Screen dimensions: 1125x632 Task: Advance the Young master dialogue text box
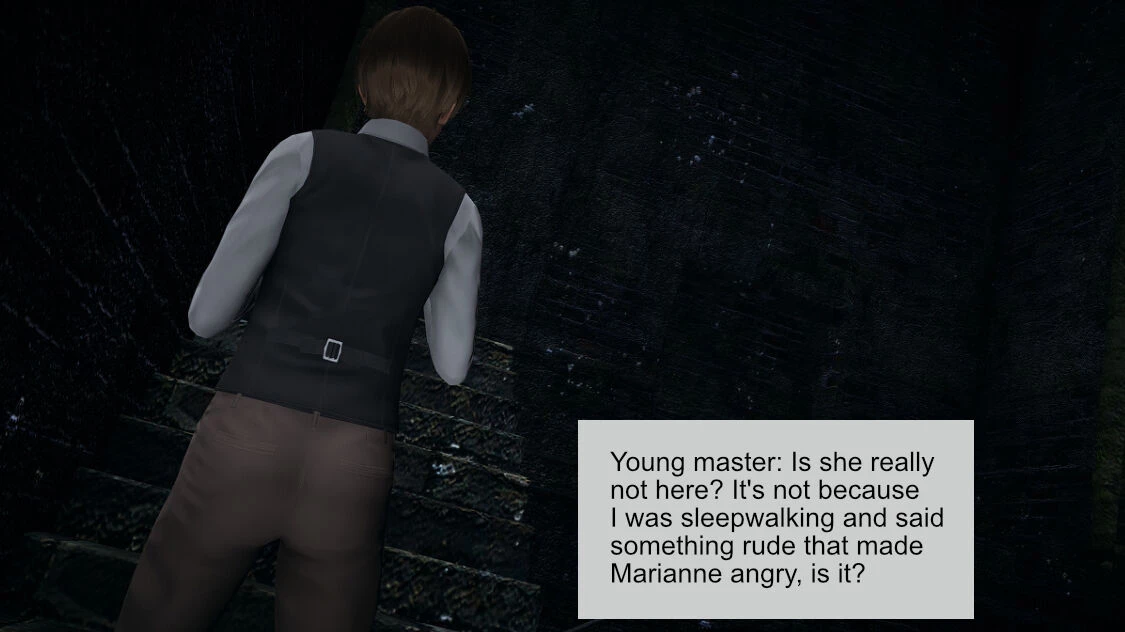tap(775, 519)
